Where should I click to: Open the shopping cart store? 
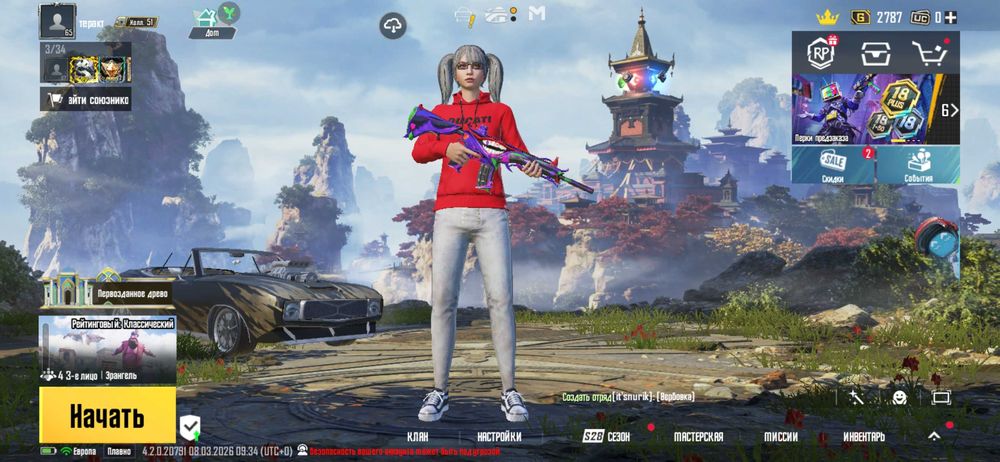(929, 52)
